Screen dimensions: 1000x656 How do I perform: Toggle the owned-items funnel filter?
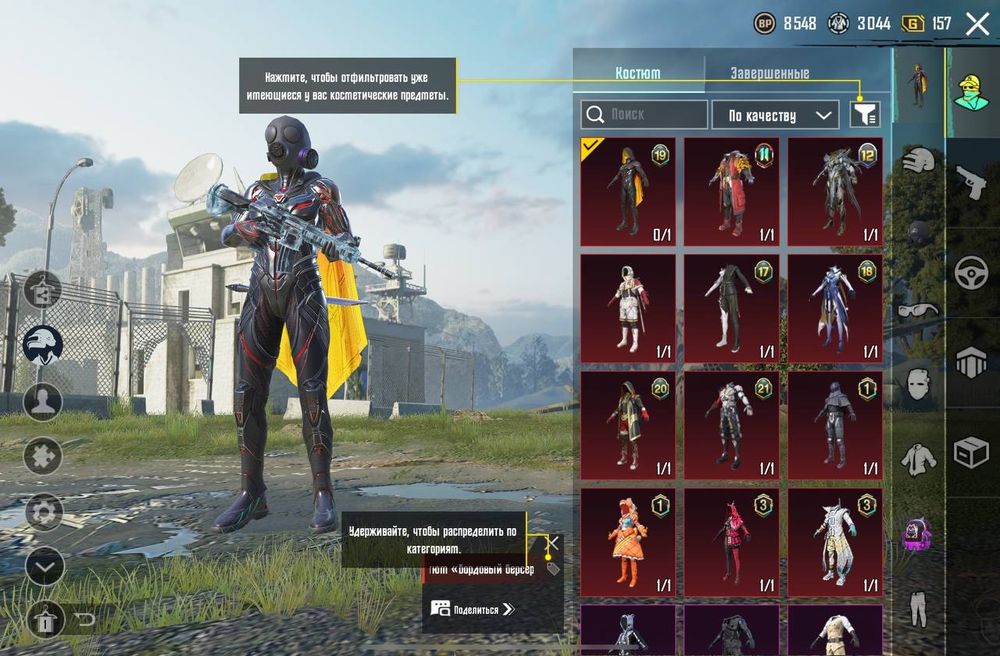tap(865, 115)
